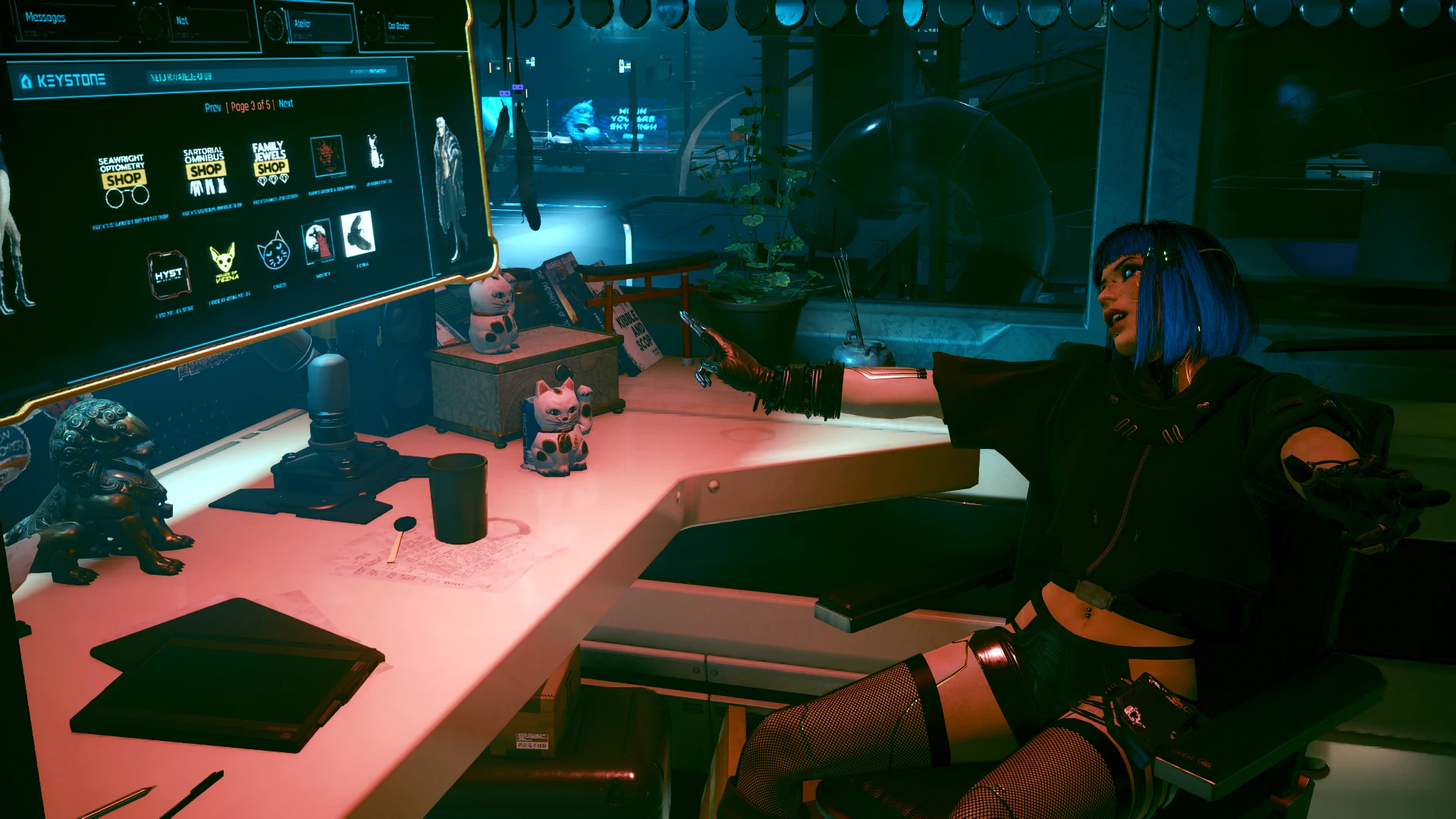The image size is (1456, 819).
Task: Click the red wolf and moon tile
Action: [x=318, y=241]
